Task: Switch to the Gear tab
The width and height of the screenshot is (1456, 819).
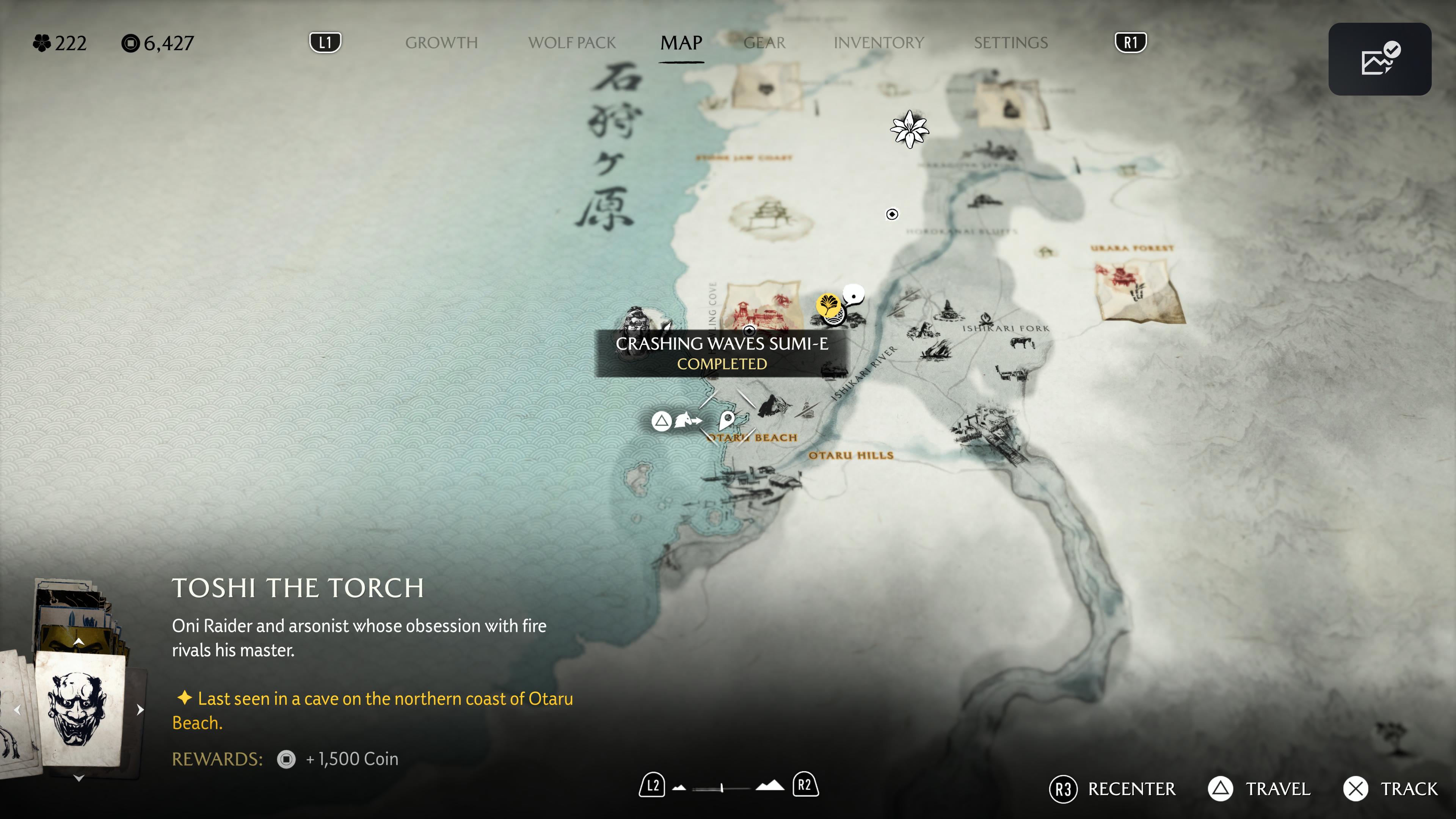Action: point(764,43)
